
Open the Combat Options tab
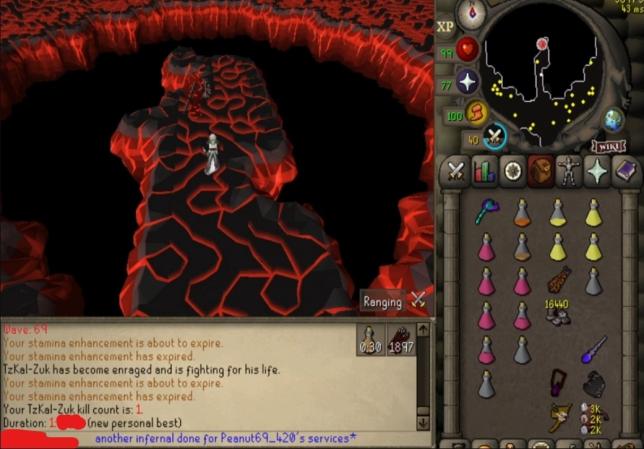456,170
